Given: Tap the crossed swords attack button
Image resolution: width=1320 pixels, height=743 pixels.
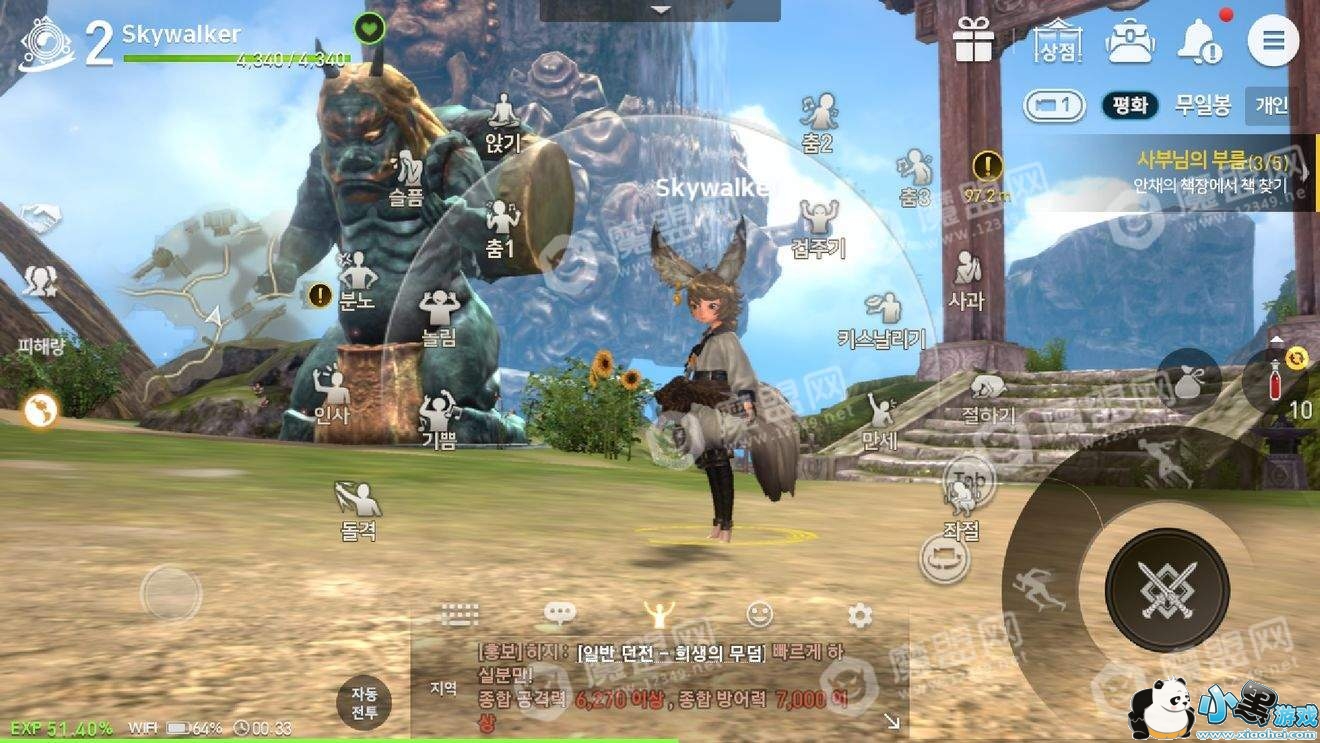Looking at the screenshot, I should click(1167, 589).
